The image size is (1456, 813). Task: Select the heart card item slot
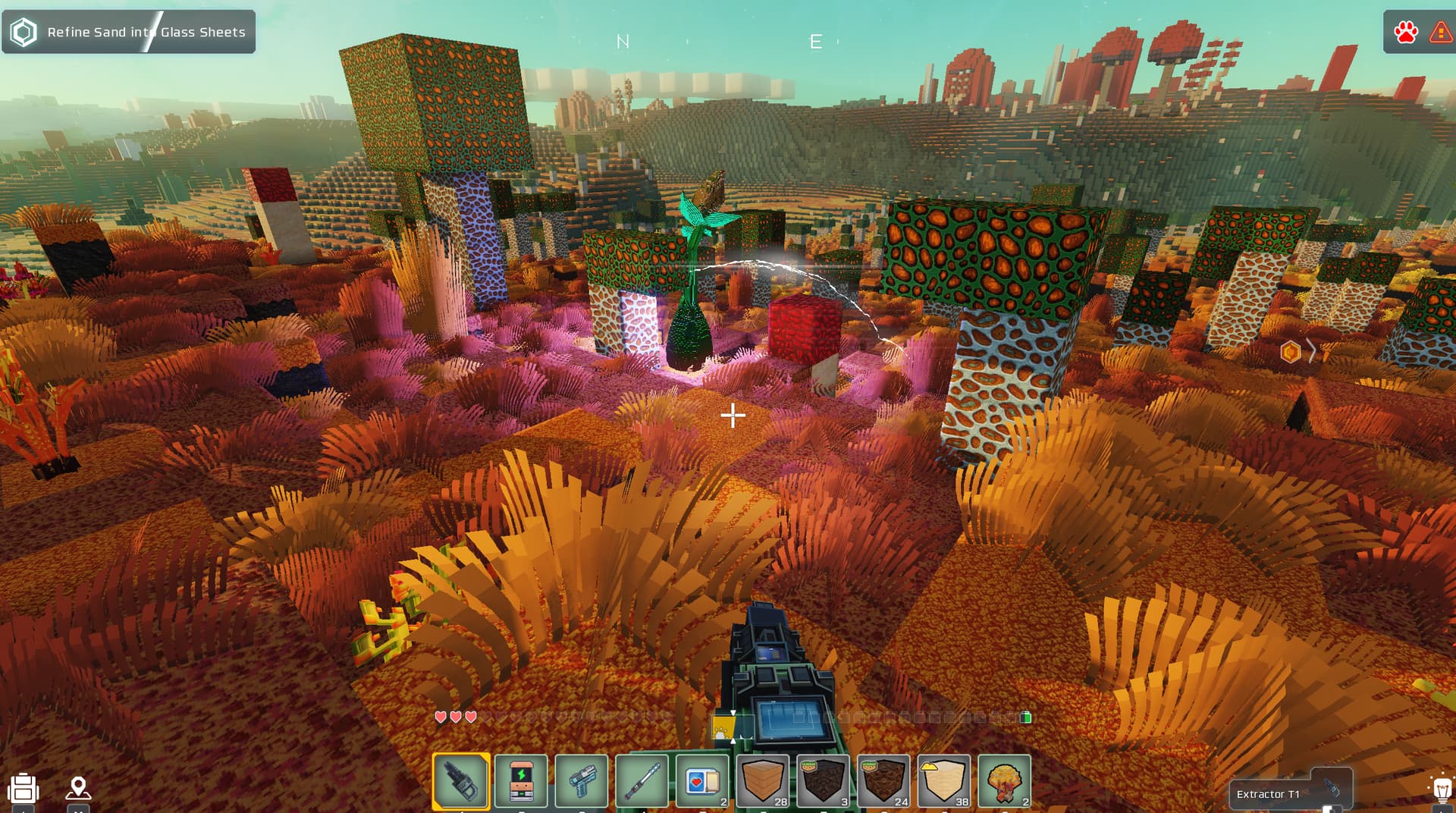coord(702,780)
